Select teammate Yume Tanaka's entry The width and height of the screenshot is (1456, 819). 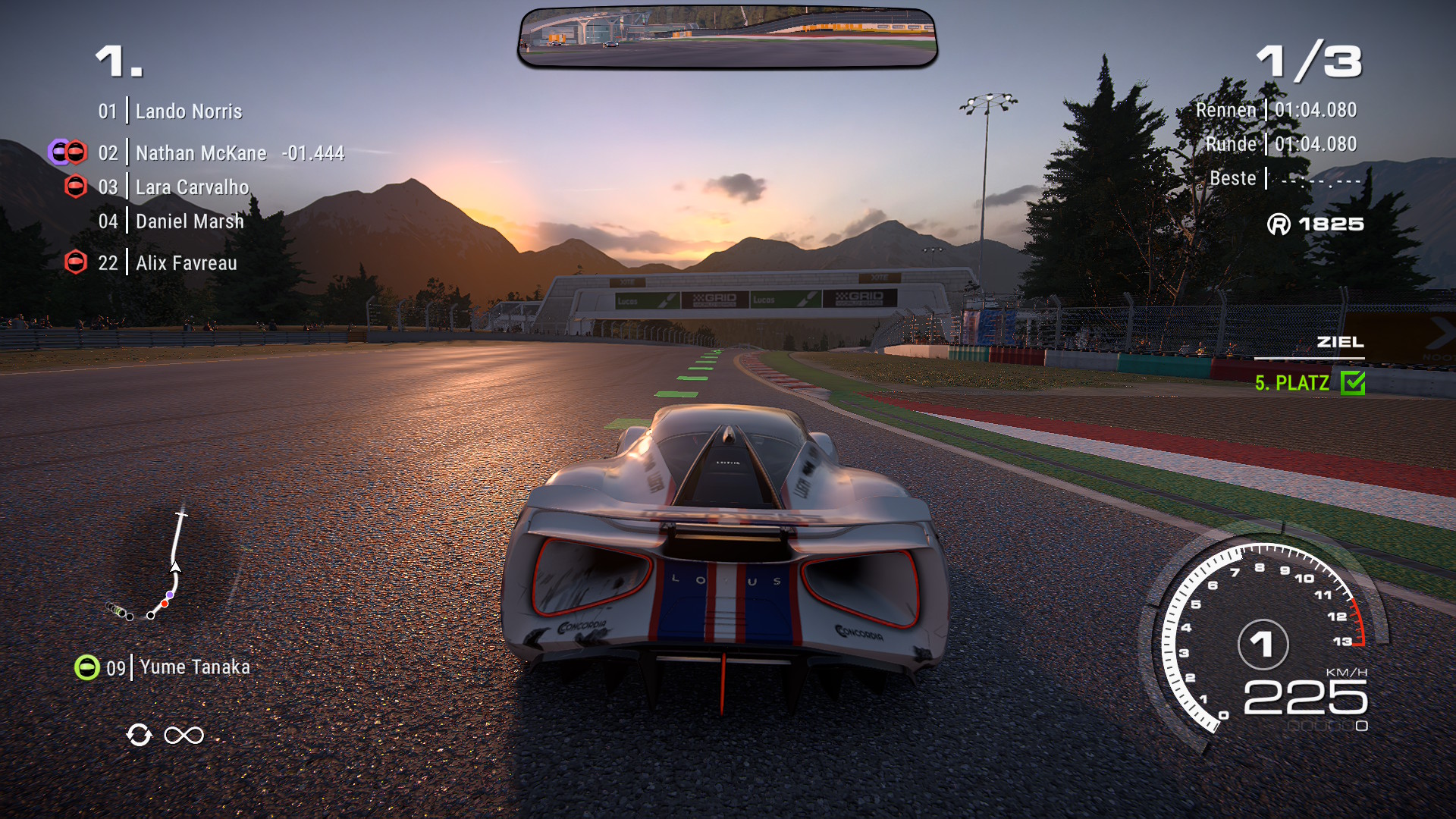click(194, 667)
